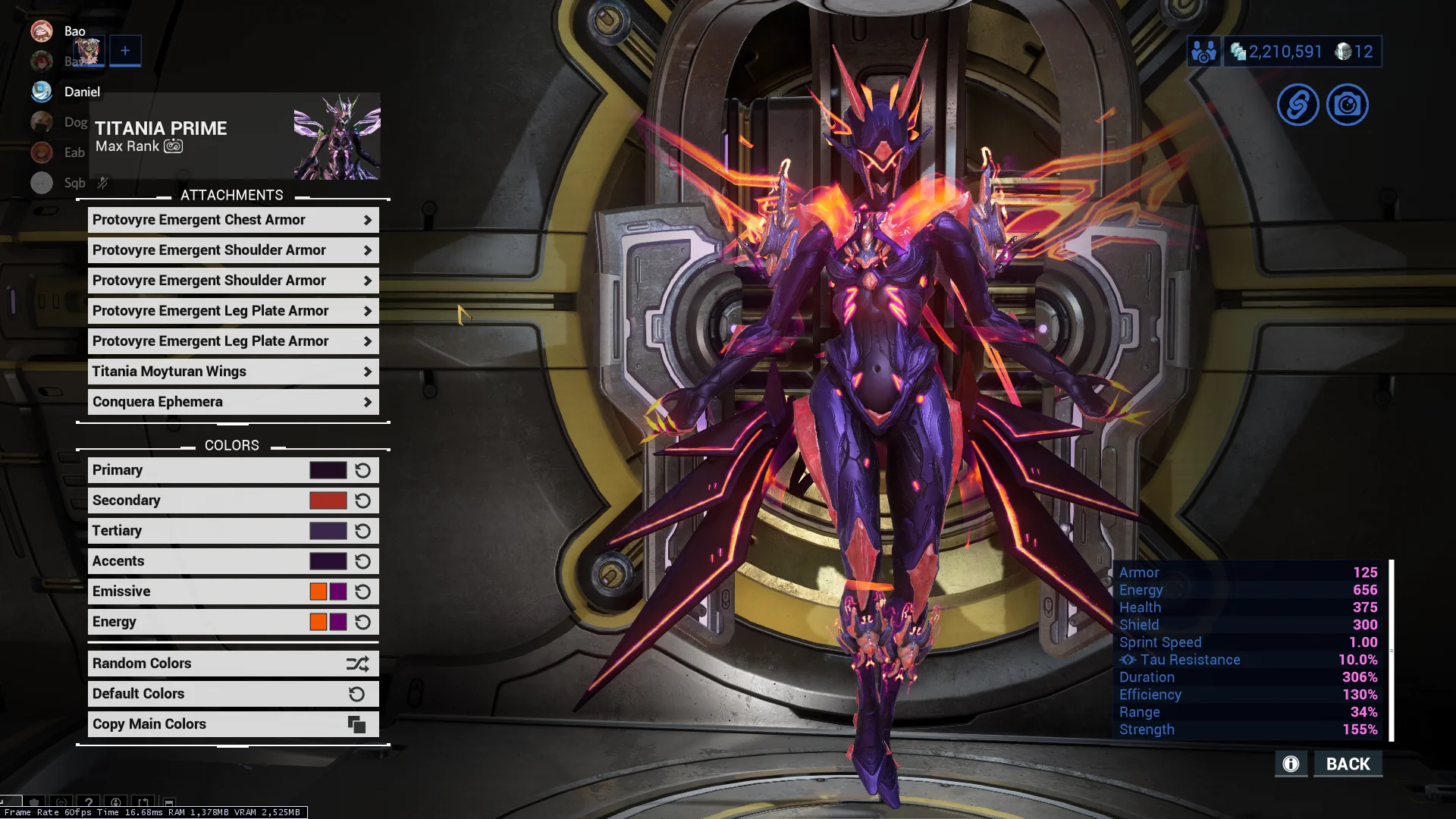Reset the Emissive color to default
The height and width of the screenshot is (819, 1456).
[363, 591]
